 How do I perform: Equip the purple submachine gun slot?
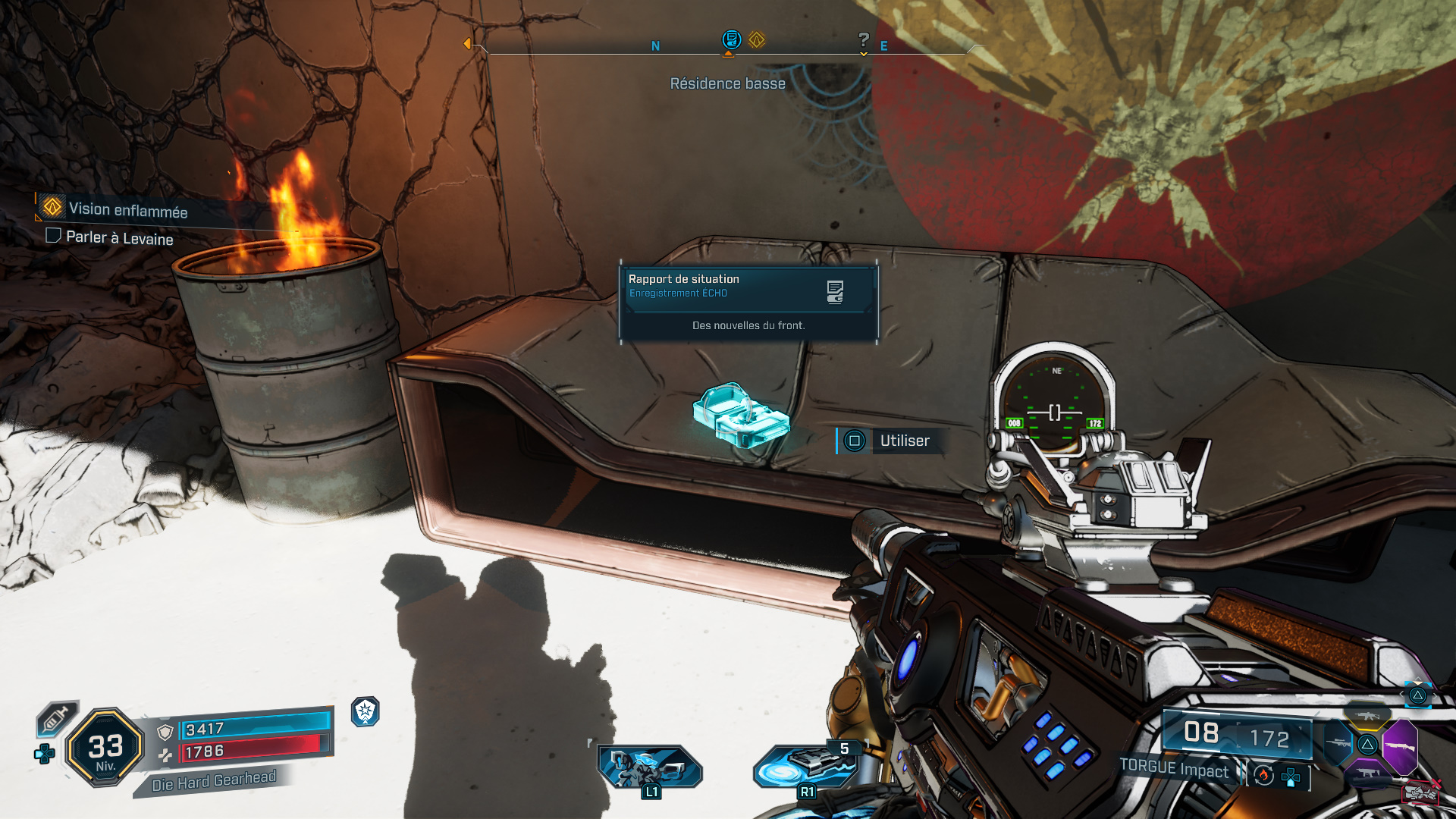(1367, 773)
